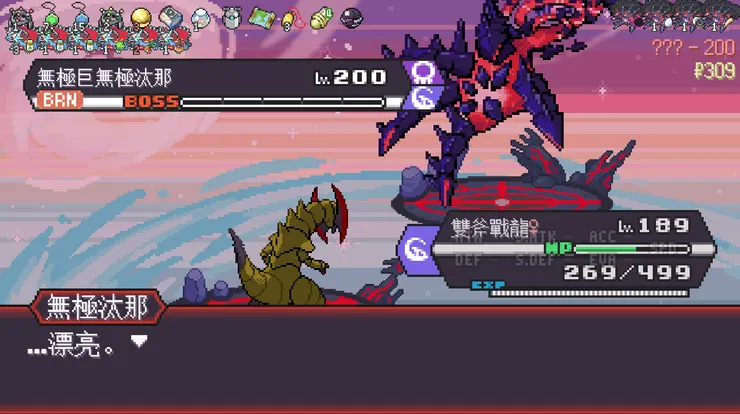Pick the blue canister item icon
Image resolution: width=740 pixels, height=414 pixels.
[171, 17]
